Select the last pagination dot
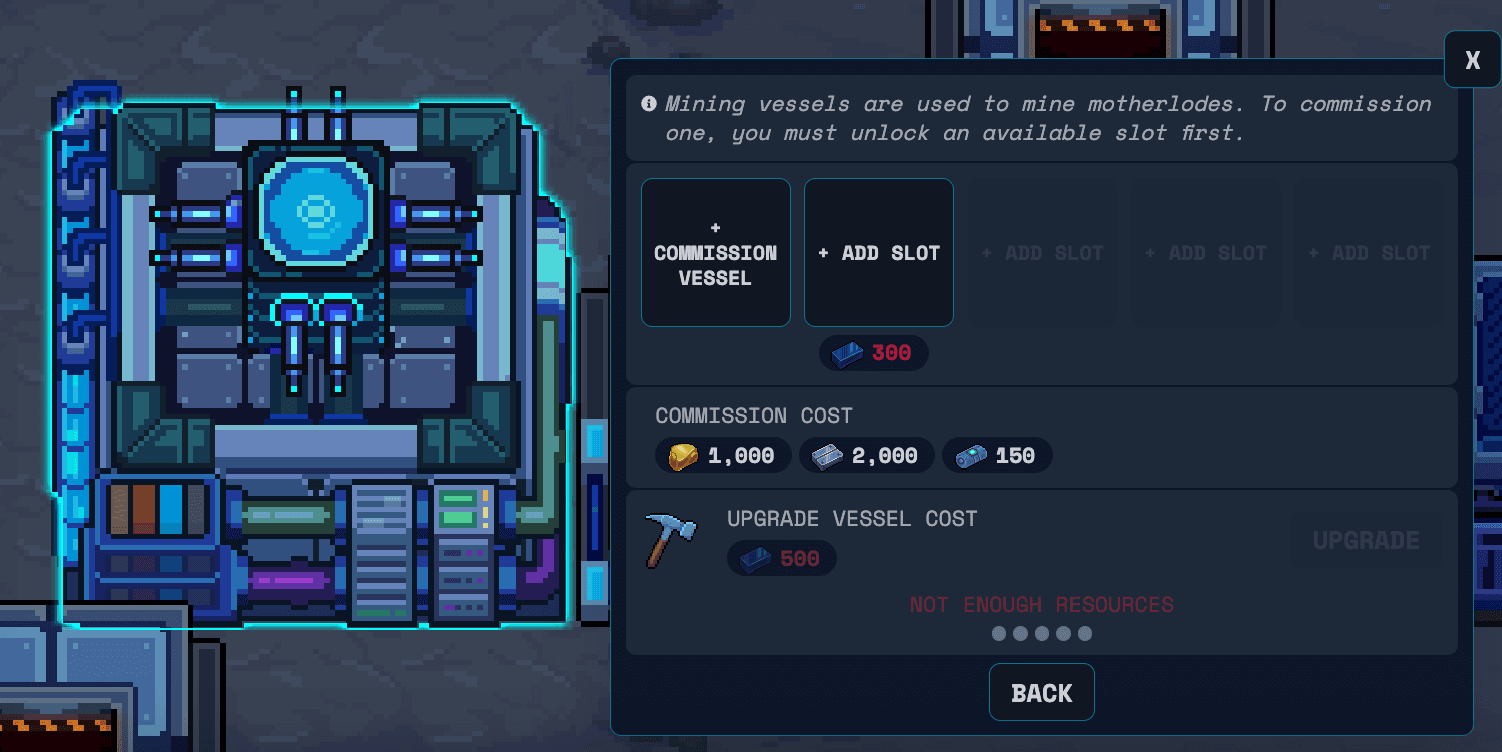 pos(1085,633)
